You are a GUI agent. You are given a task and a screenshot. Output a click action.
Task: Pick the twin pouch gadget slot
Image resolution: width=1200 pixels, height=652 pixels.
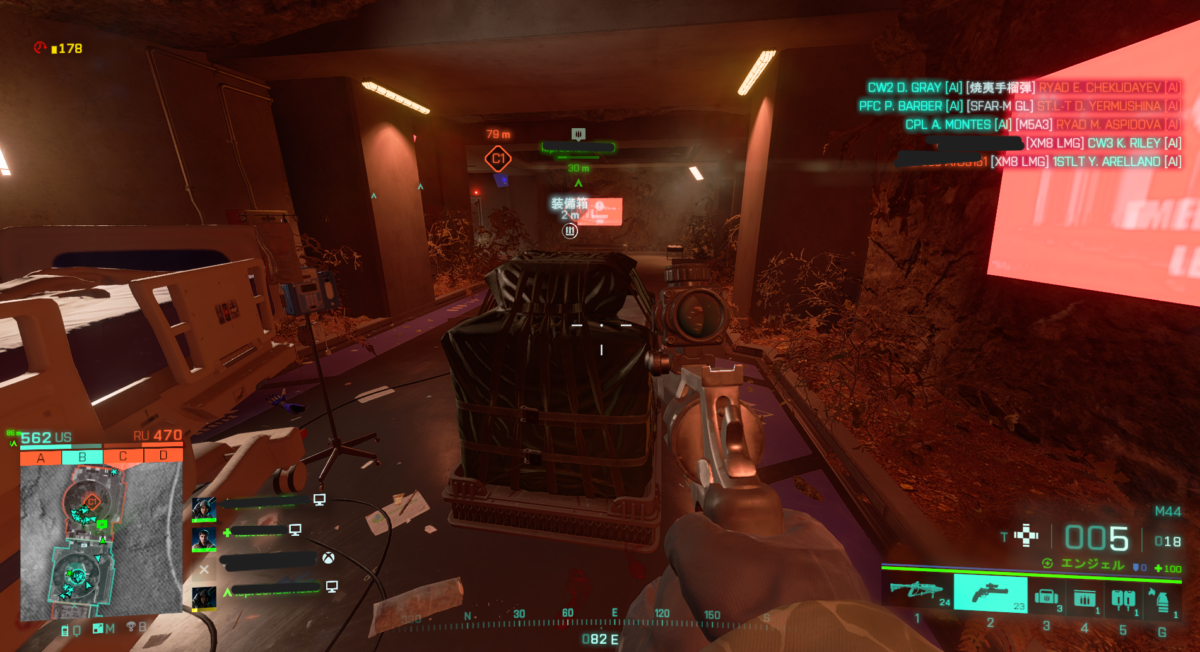[1122, 598]
